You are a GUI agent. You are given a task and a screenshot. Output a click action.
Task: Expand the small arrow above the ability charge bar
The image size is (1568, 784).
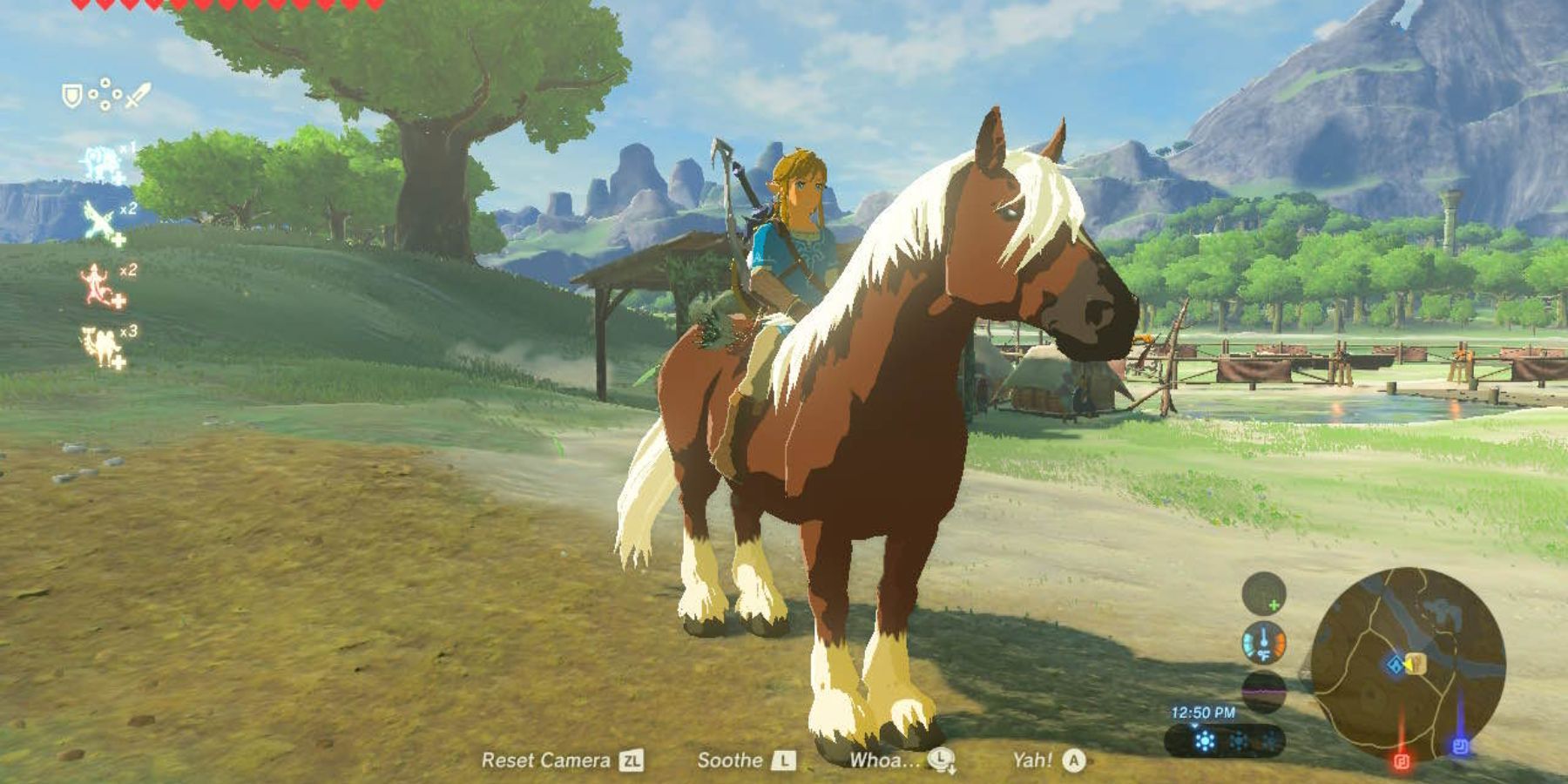pyautogui.click(x=1194, y=726)
